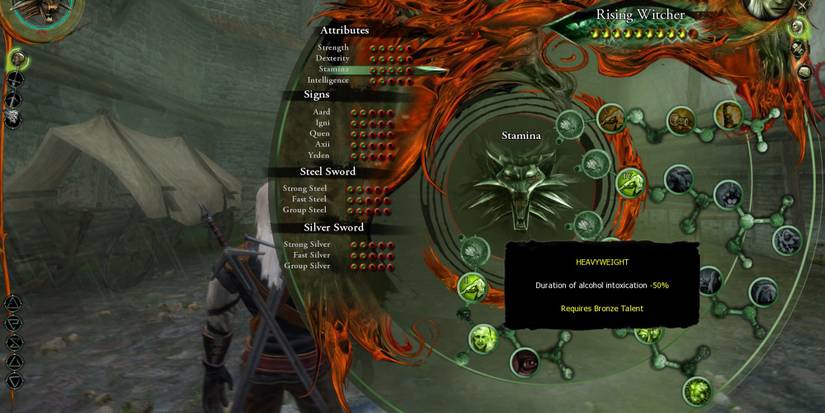Open the Fast Steel talent tree

tap(309, 199)
